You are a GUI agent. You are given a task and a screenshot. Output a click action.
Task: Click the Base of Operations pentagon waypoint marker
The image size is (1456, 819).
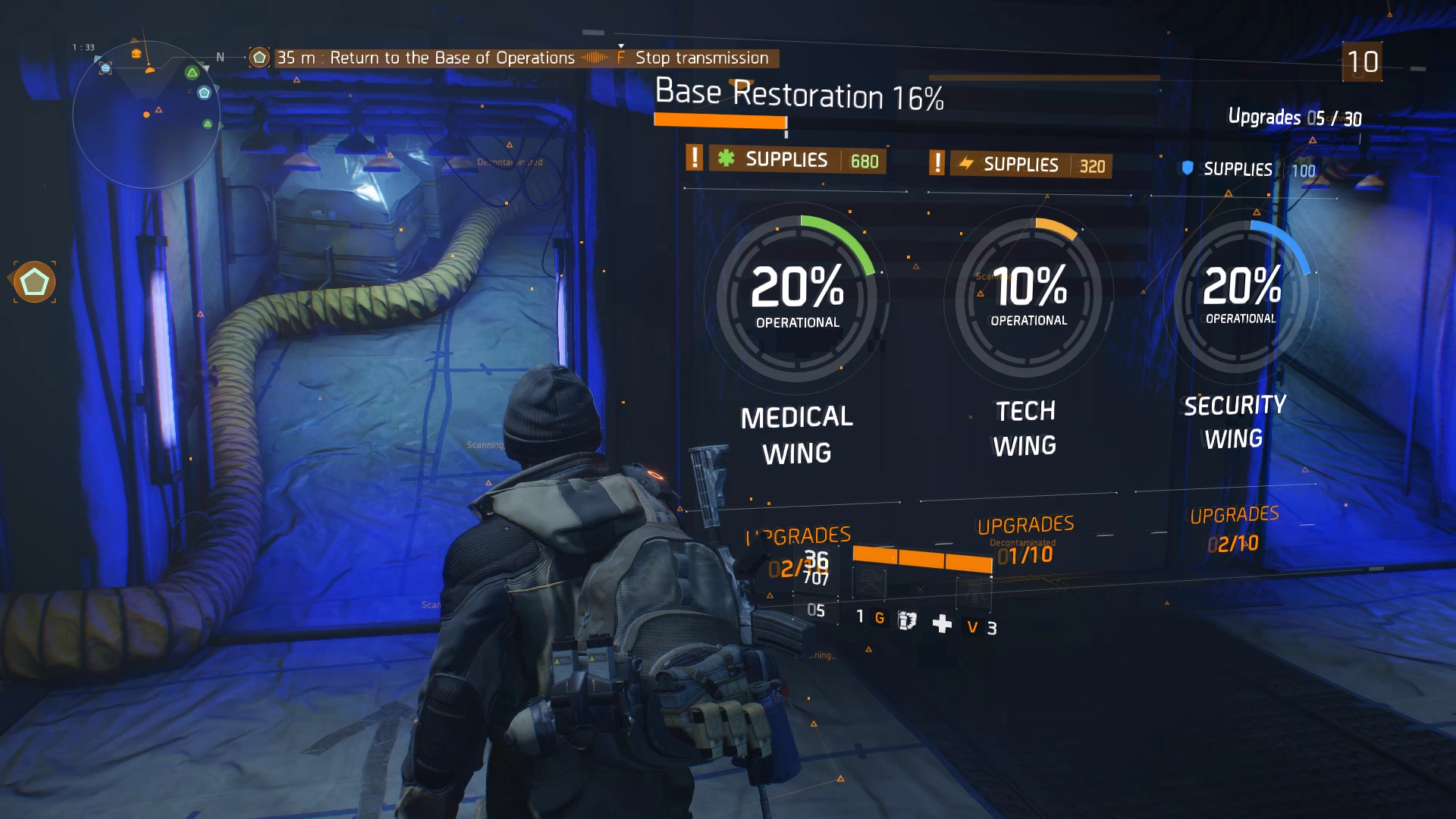(34, 282)
